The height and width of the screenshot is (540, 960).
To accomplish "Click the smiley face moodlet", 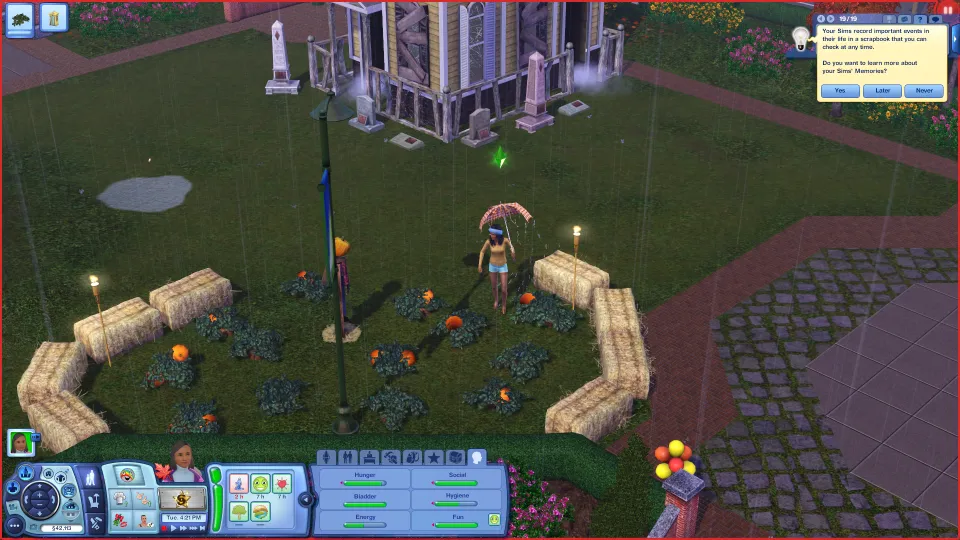I will [x=260, y=485].
